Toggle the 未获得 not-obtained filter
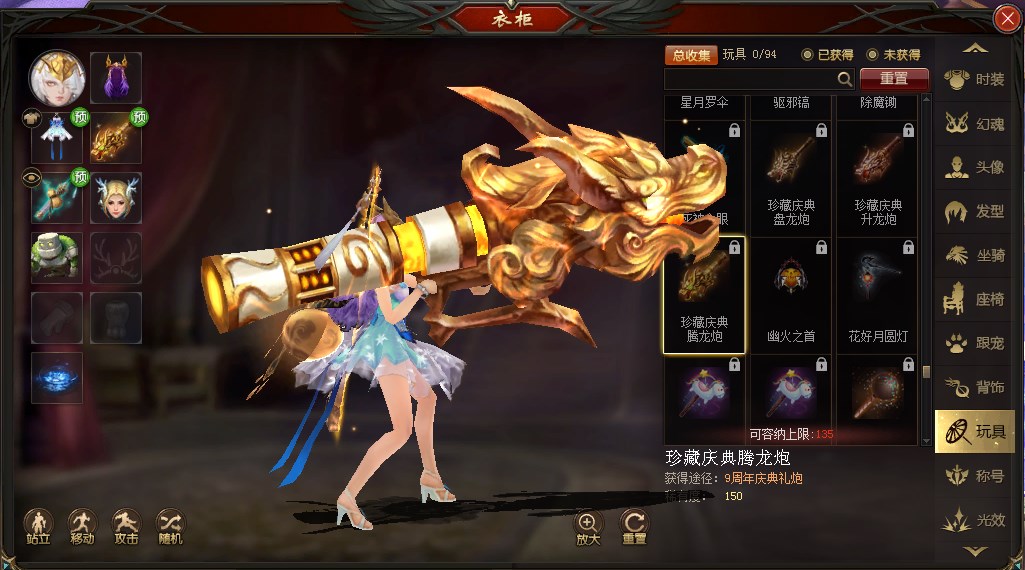This screenshot has height=570, width=1025. coord(872,55)
